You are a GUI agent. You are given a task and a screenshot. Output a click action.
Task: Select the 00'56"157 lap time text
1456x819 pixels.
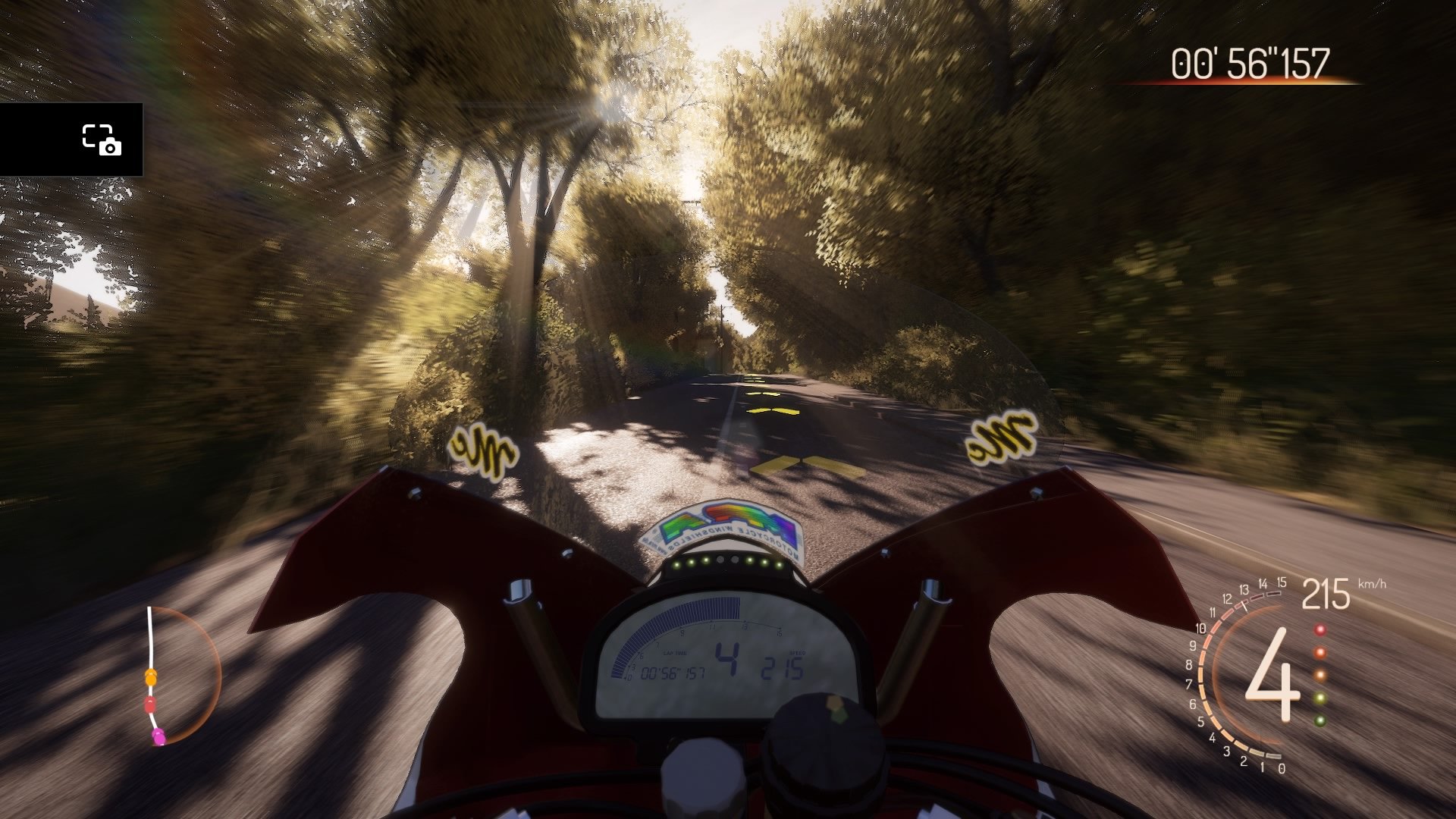(x=673, y=673)
